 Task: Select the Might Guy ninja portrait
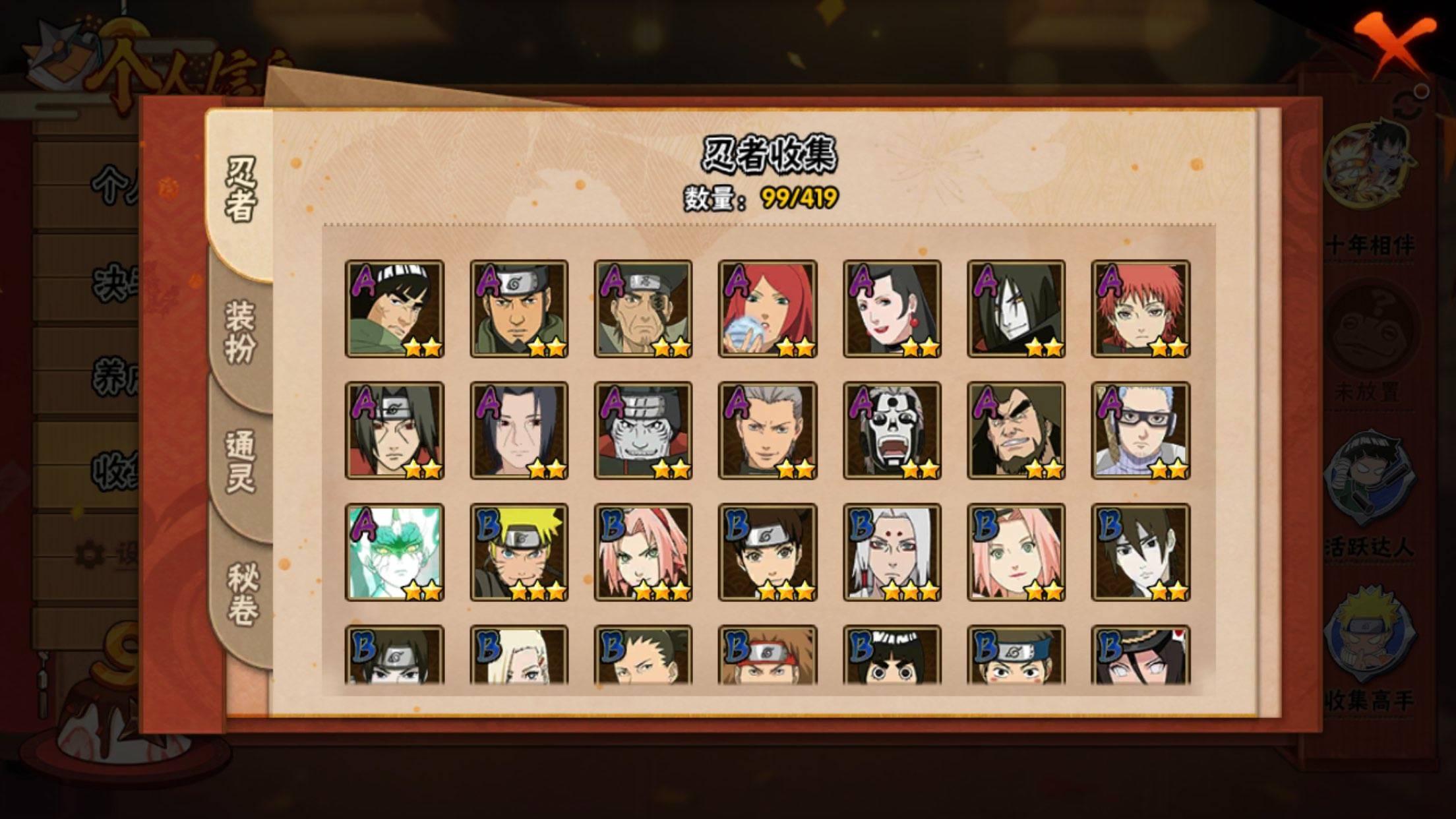(394, 309)
